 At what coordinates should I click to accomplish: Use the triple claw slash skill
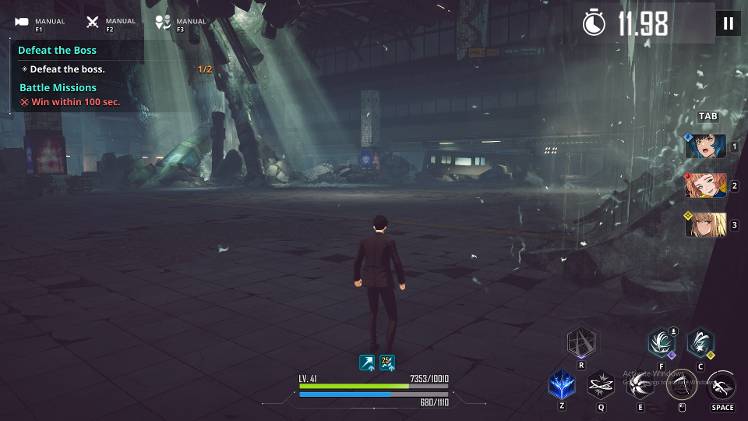(641, 385)
